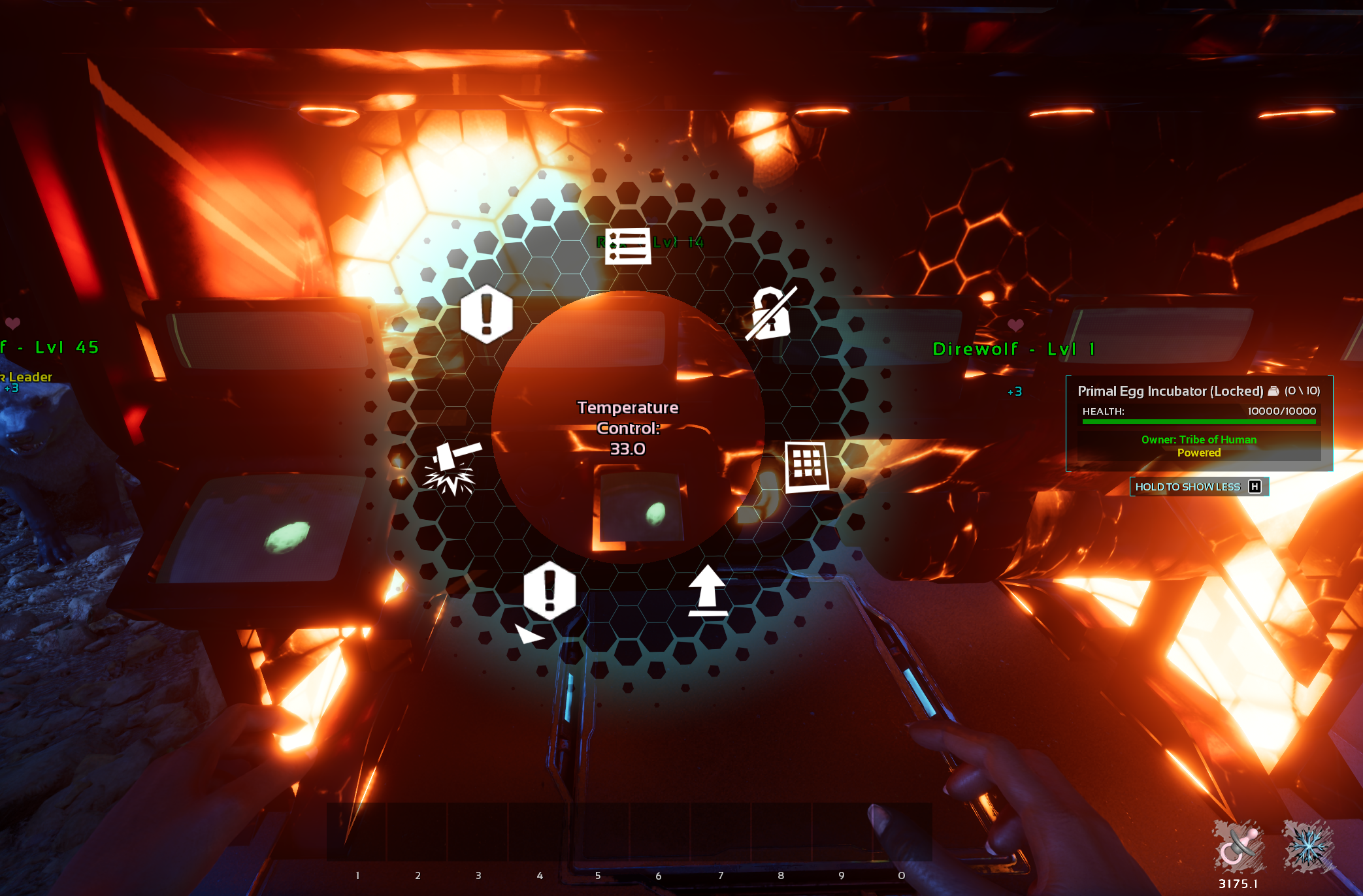
Task: Select the exclamation hexagon with arrow pointer
Action: tap(548, 592)
